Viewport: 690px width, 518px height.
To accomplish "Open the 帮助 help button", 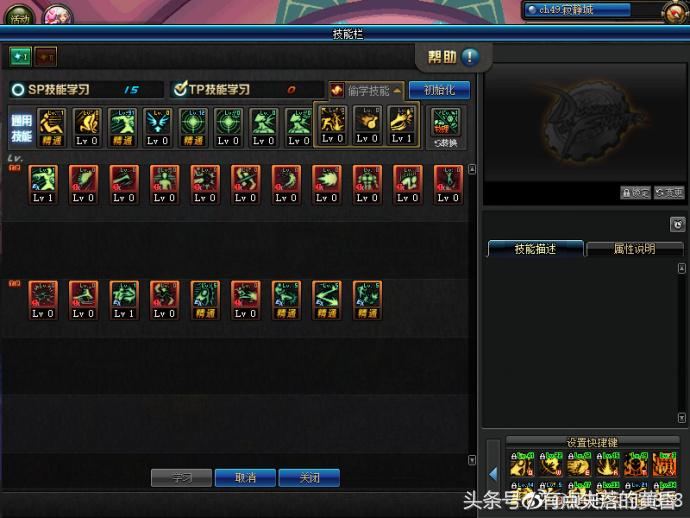I will (x=453, y=56).
